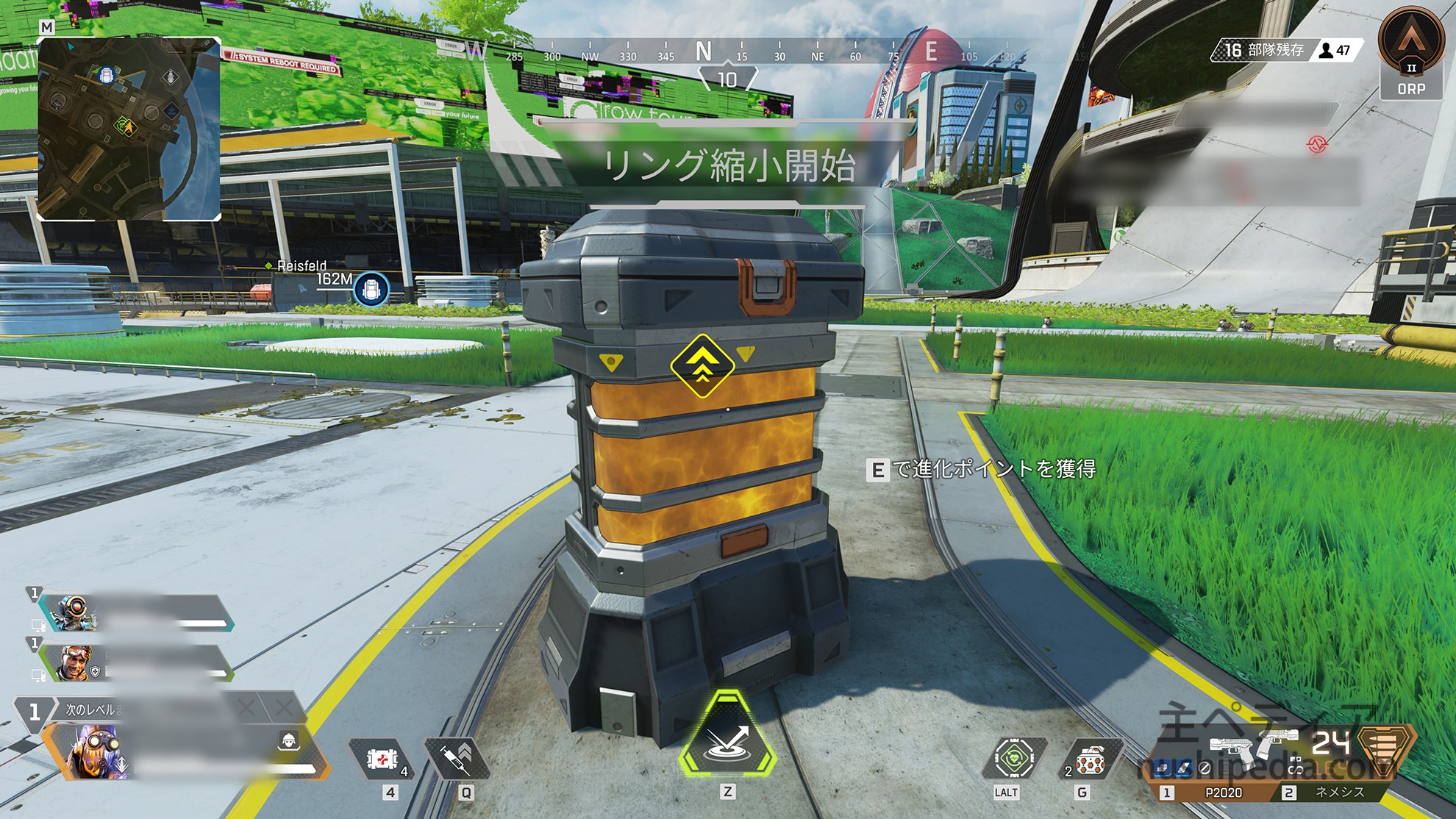Open the minimap in the corner

click(129, 129)
